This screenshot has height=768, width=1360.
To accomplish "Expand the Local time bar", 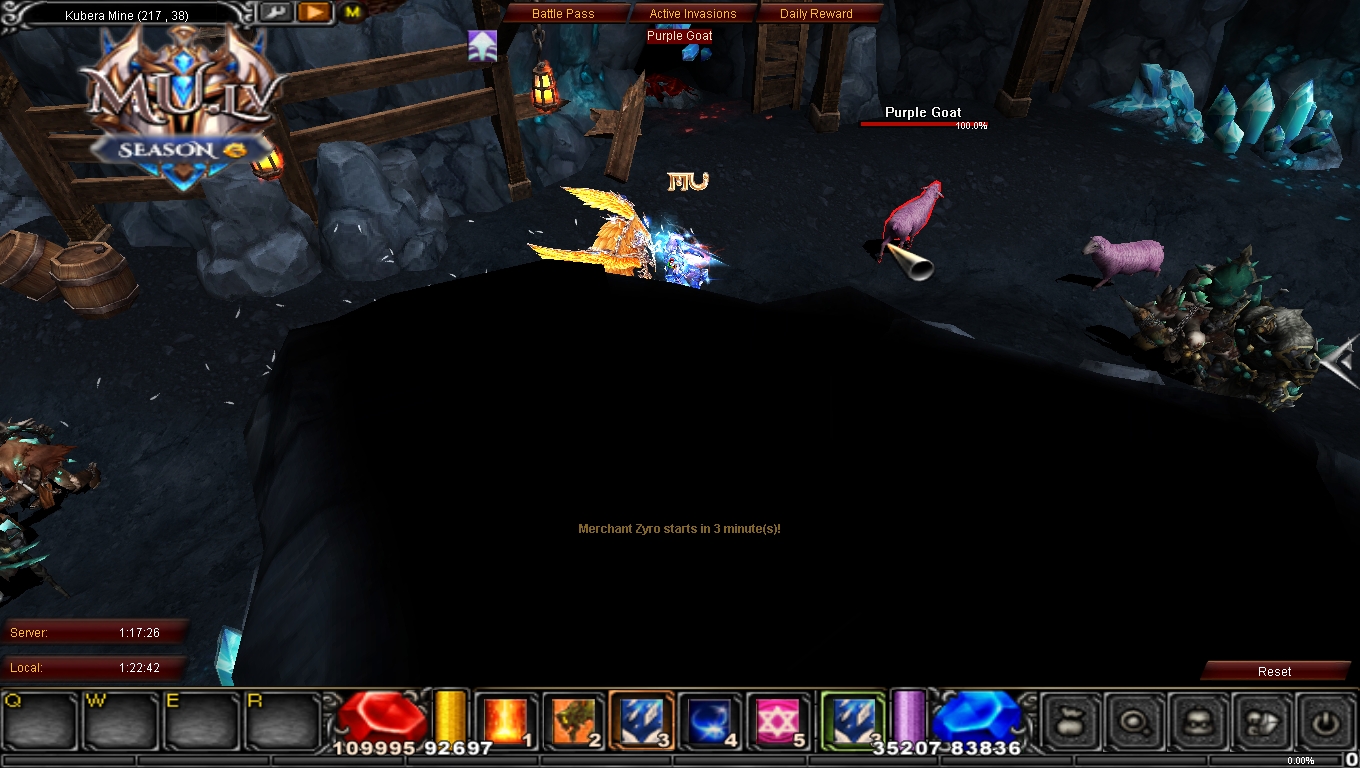I will click(94, 668).
